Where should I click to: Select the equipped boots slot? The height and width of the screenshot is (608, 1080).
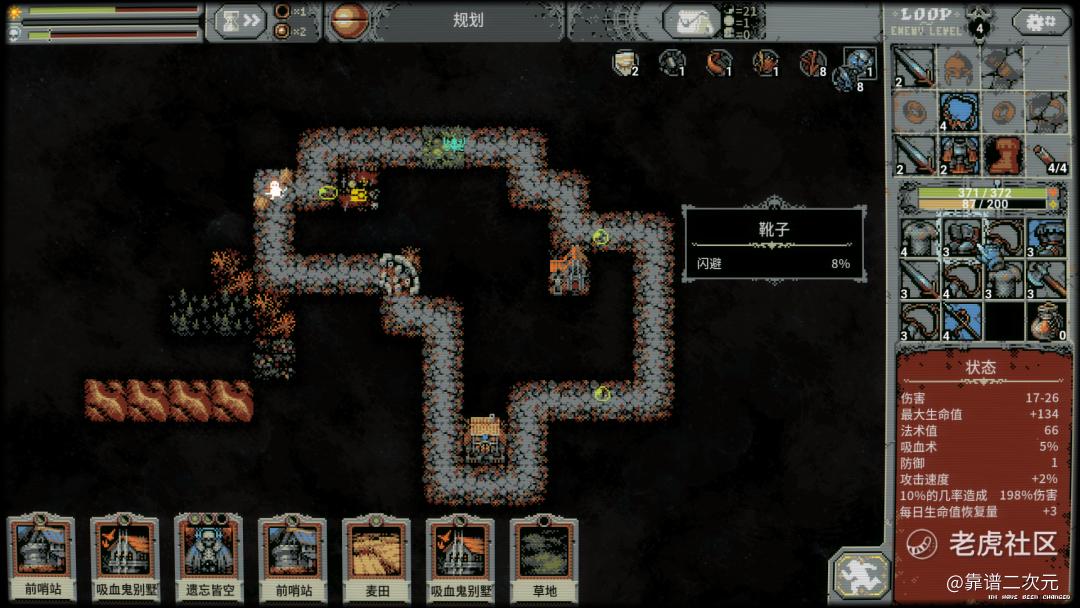pos(1002,155)
